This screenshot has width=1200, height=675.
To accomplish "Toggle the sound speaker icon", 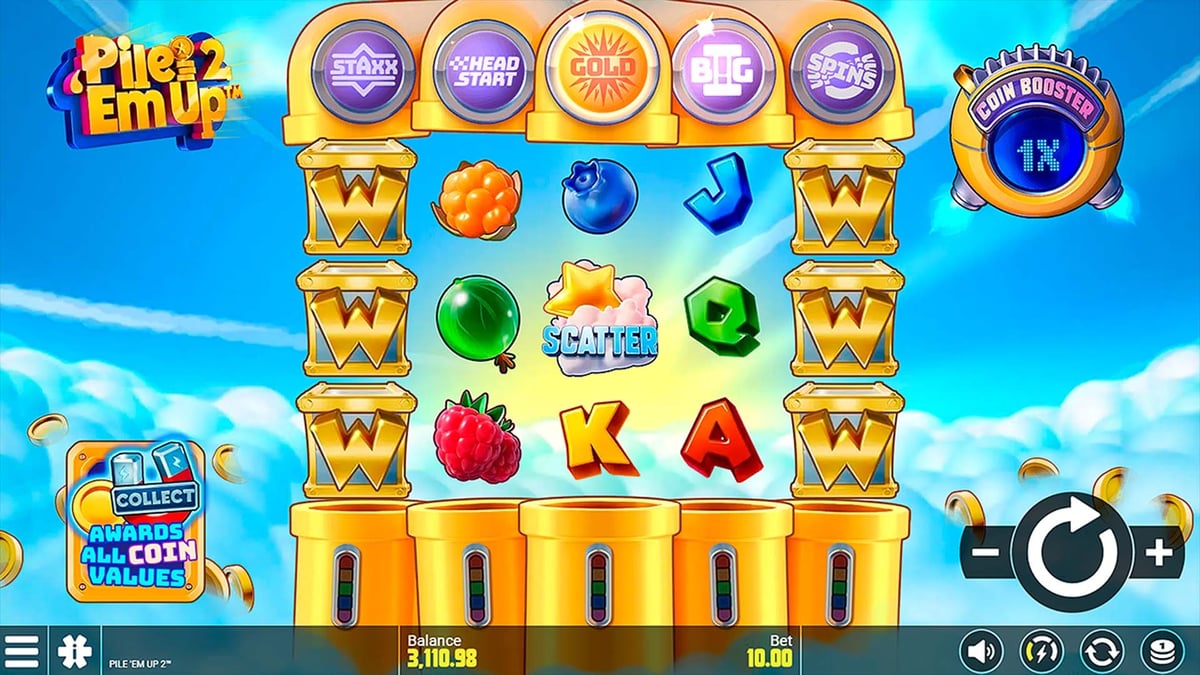I will click(x=980, y=652).
